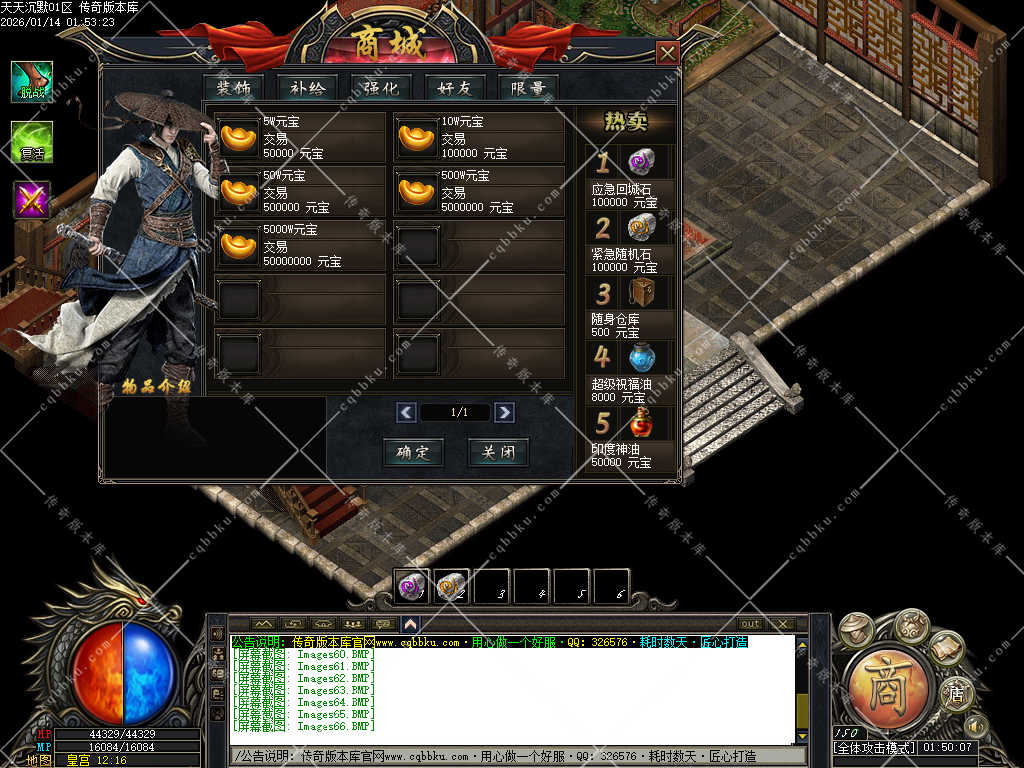Viewport: 1024px width, 768px height.
Task: Click the 关闭 close button
Action: click(498, 452)
